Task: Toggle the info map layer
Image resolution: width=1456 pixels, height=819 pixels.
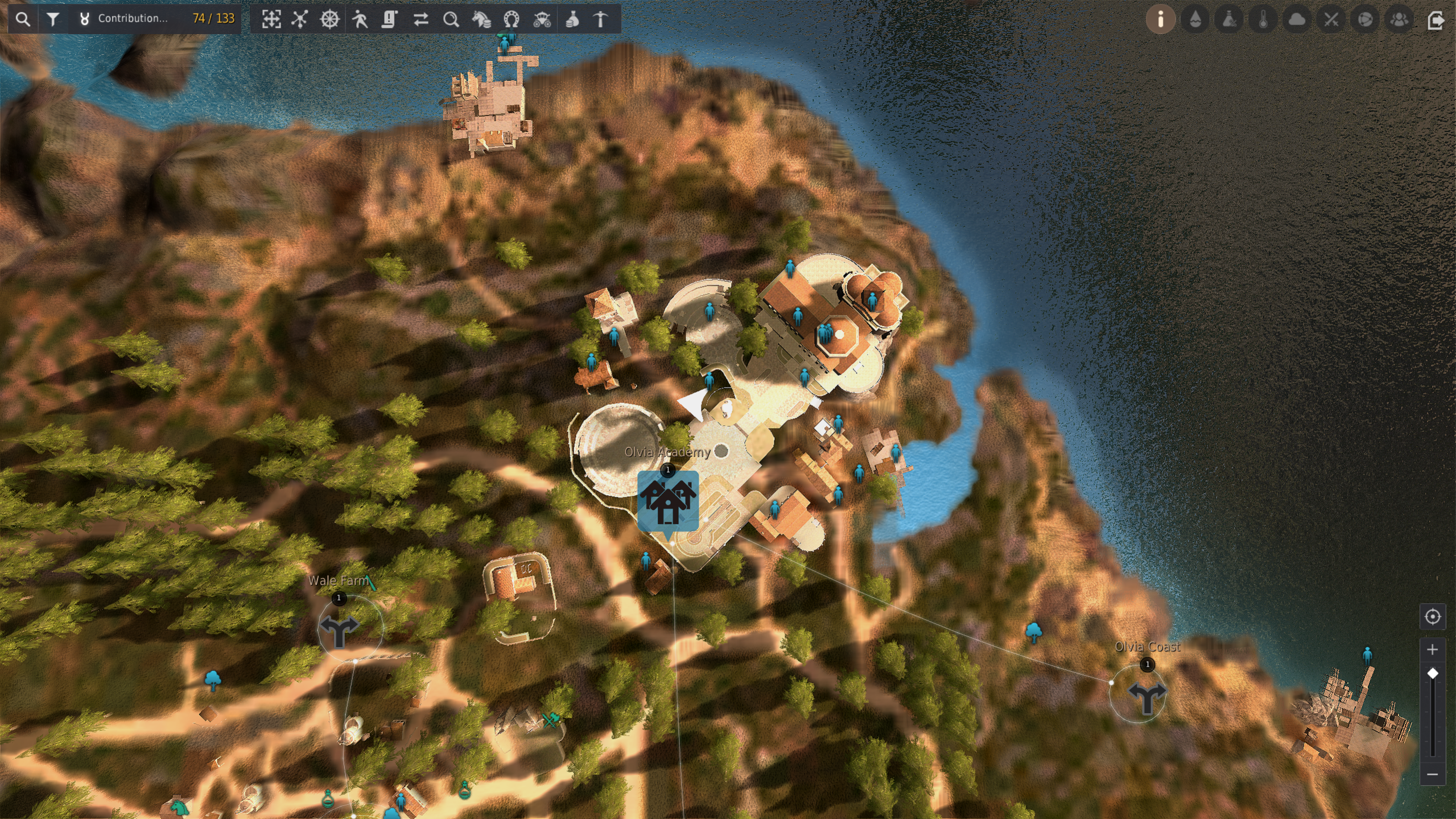Action: tap(1161, 19)
